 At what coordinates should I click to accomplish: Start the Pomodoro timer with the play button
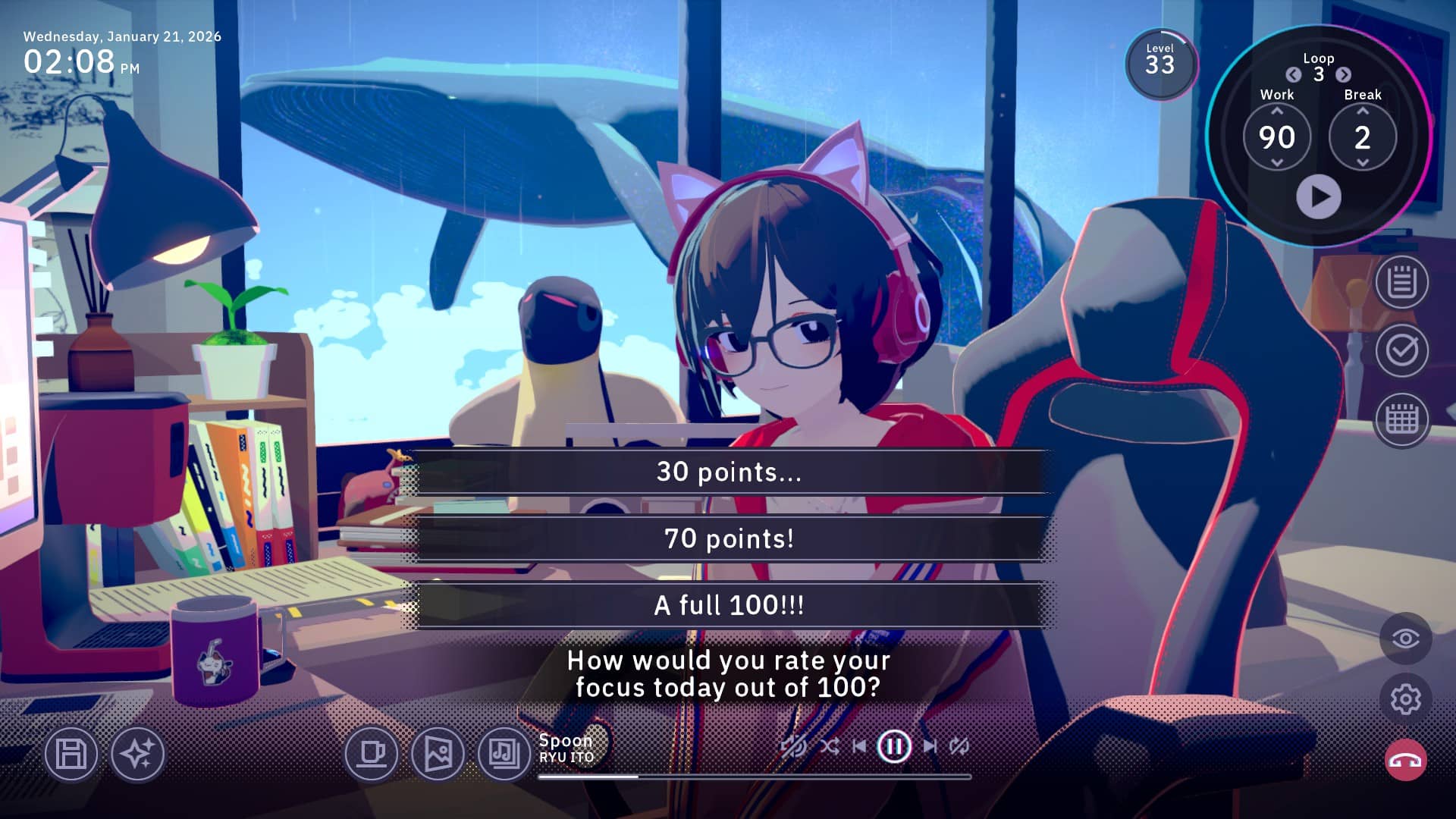1318,197
